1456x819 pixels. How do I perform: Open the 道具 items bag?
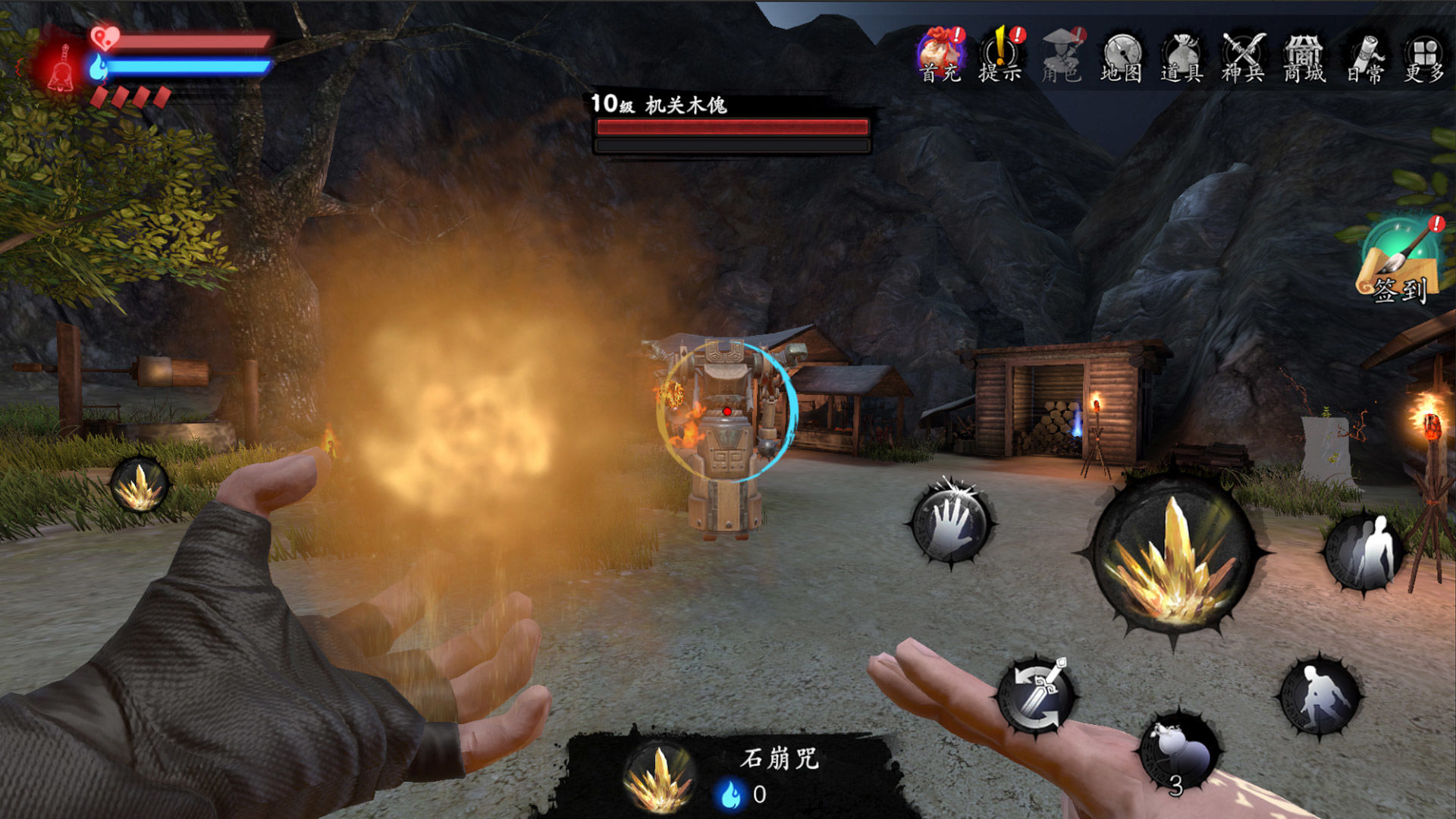[1181, 55]
